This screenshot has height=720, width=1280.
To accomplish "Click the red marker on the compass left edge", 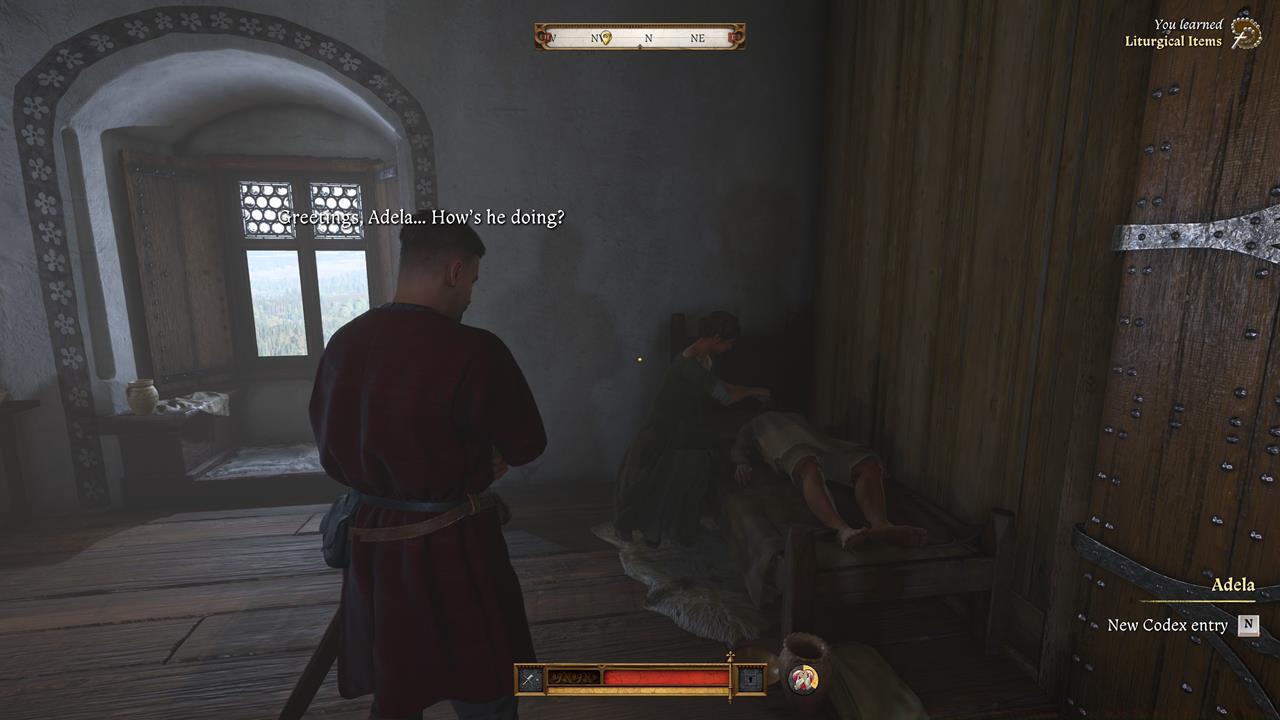I will click(541, 38).
